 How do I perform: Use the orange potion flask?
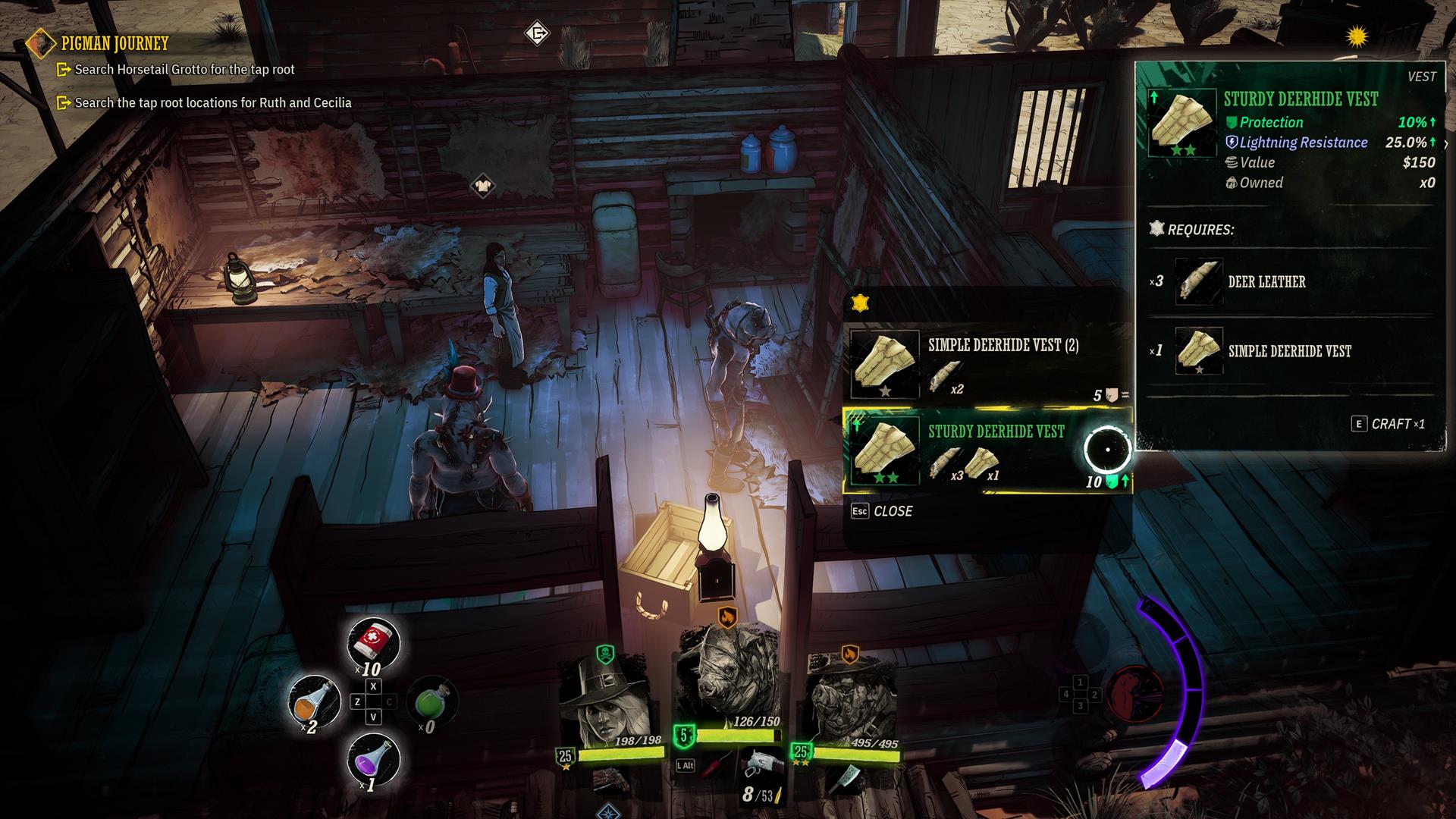click(315, 701)
